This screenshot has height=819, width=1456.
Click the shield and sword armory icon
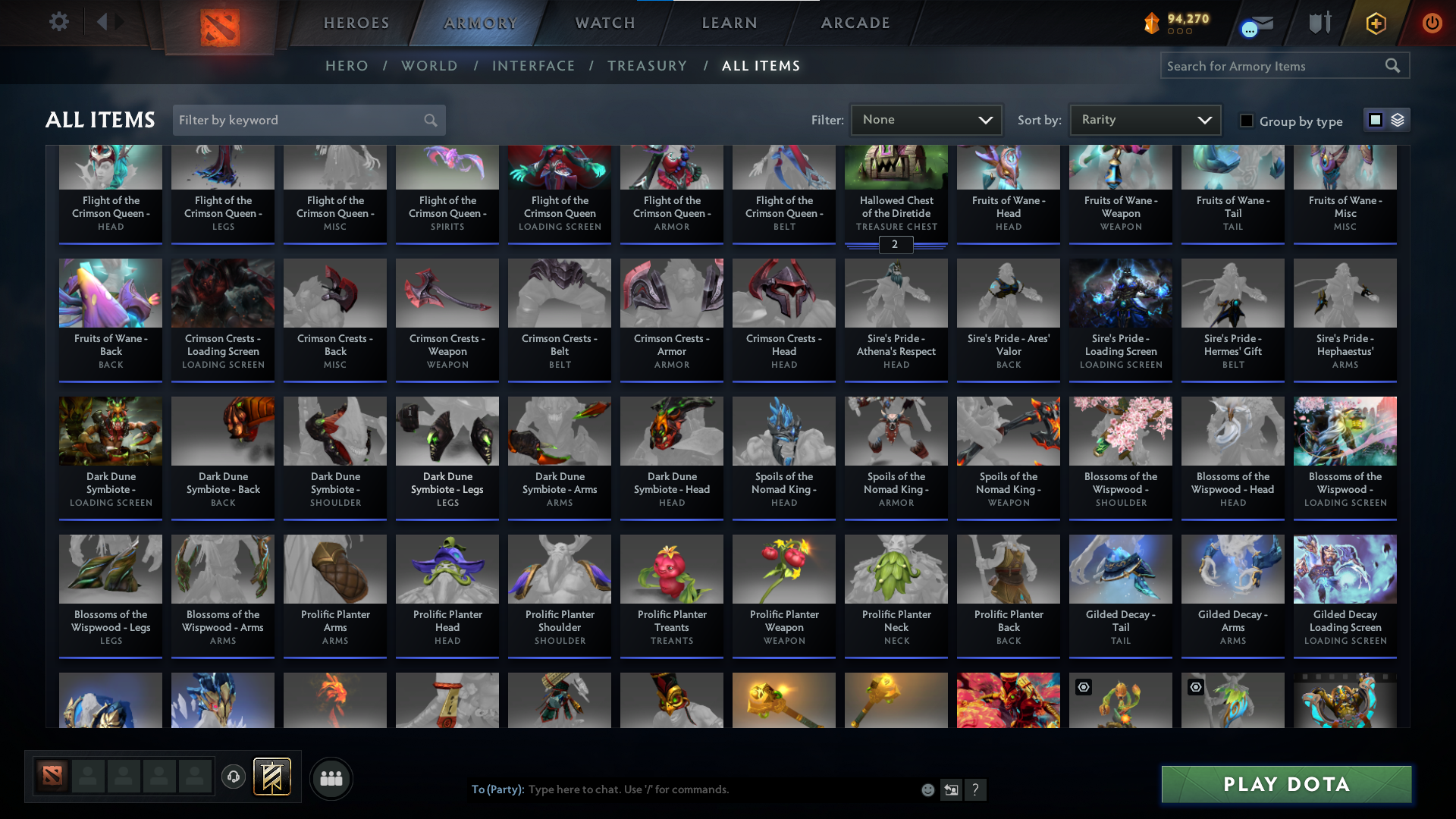pos(1319,23)
